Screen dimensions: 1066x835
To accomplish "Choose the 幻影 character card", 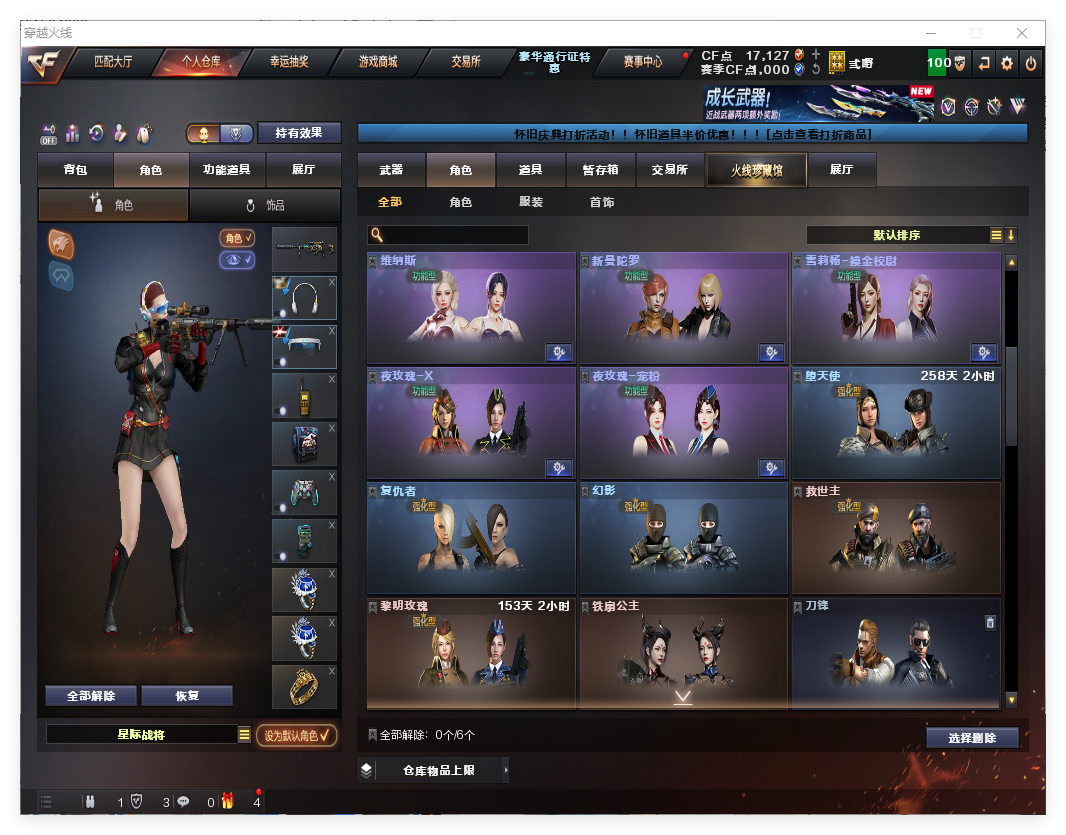I will (683, 538).
